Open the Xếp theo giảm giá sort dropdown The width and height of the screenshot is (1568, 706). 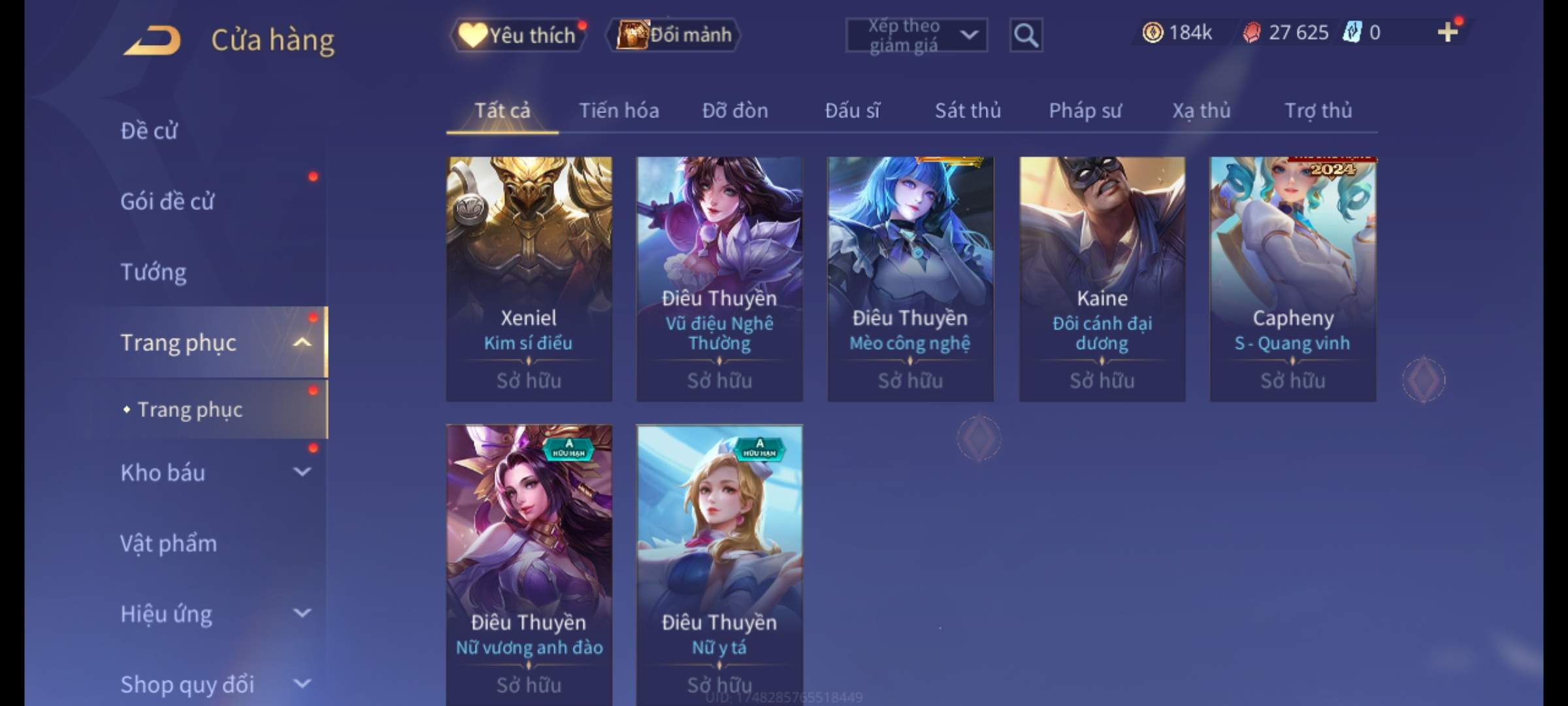pos(916,35)
